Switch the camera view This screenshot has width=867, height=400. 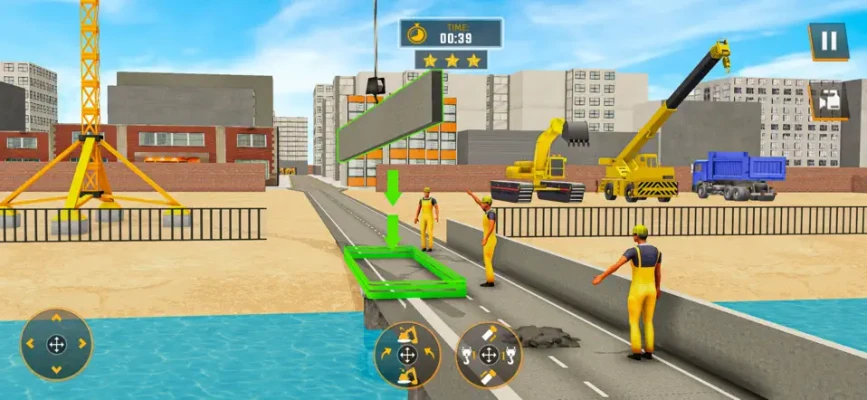(x=828, y=101)
